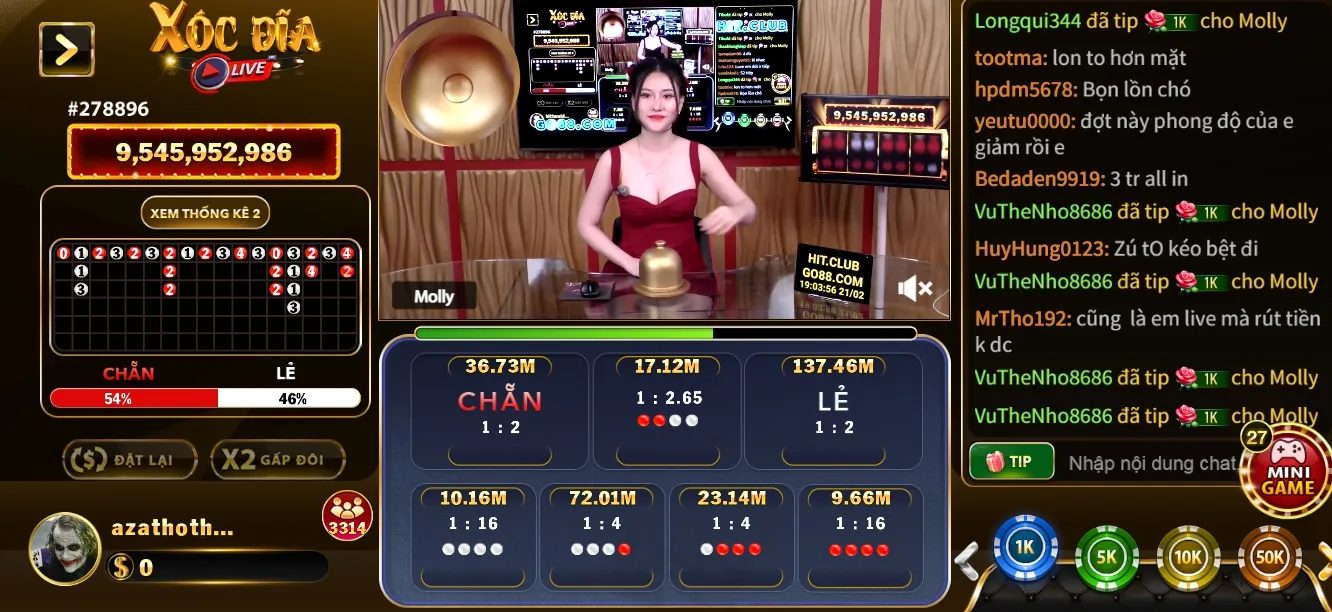Double the bet with X2 Gấp Đôi
The height and width of the screenshot is (612, 1332).
pyautogui.click(x=277, y=460)
